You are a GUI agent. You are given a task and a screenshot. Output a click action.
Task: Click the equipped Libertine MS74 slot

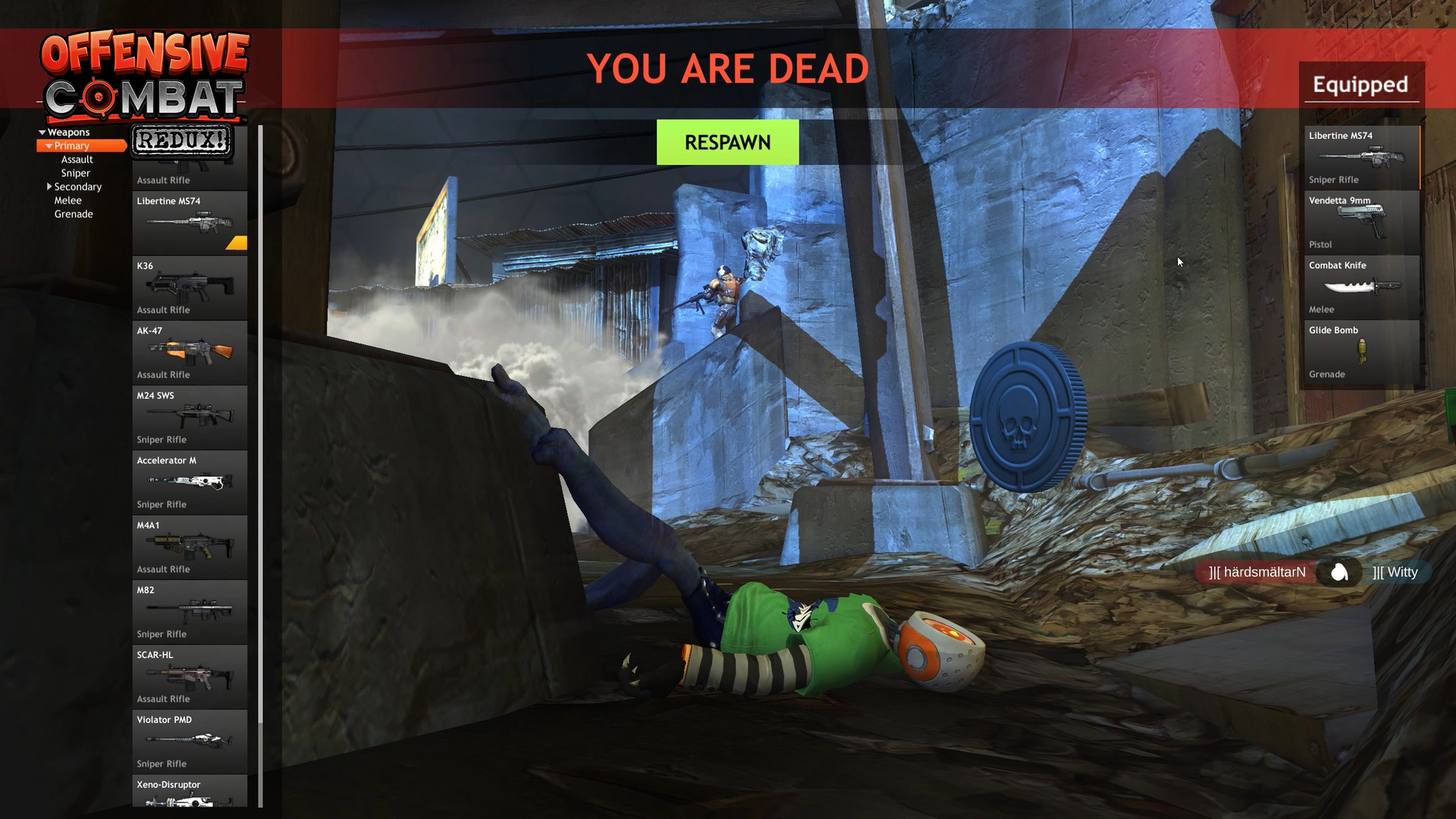(1361, 158)
